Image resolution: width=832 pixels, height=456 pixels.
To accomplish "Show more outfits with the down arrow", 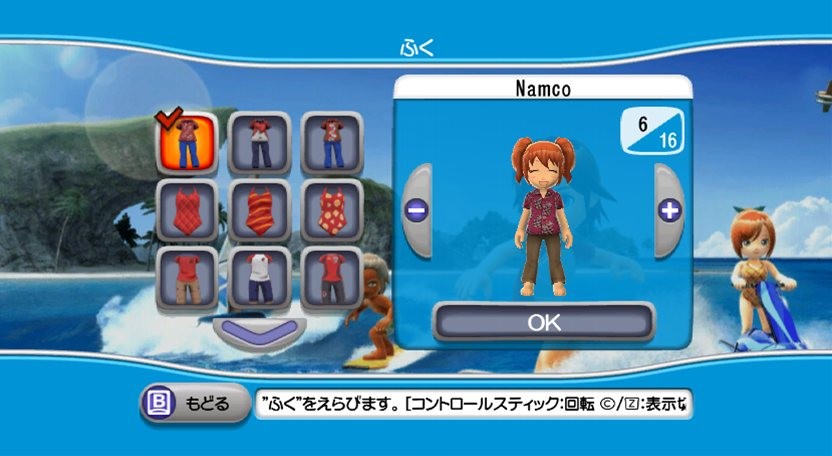I will pyautogui.click(x=259, y=332).
